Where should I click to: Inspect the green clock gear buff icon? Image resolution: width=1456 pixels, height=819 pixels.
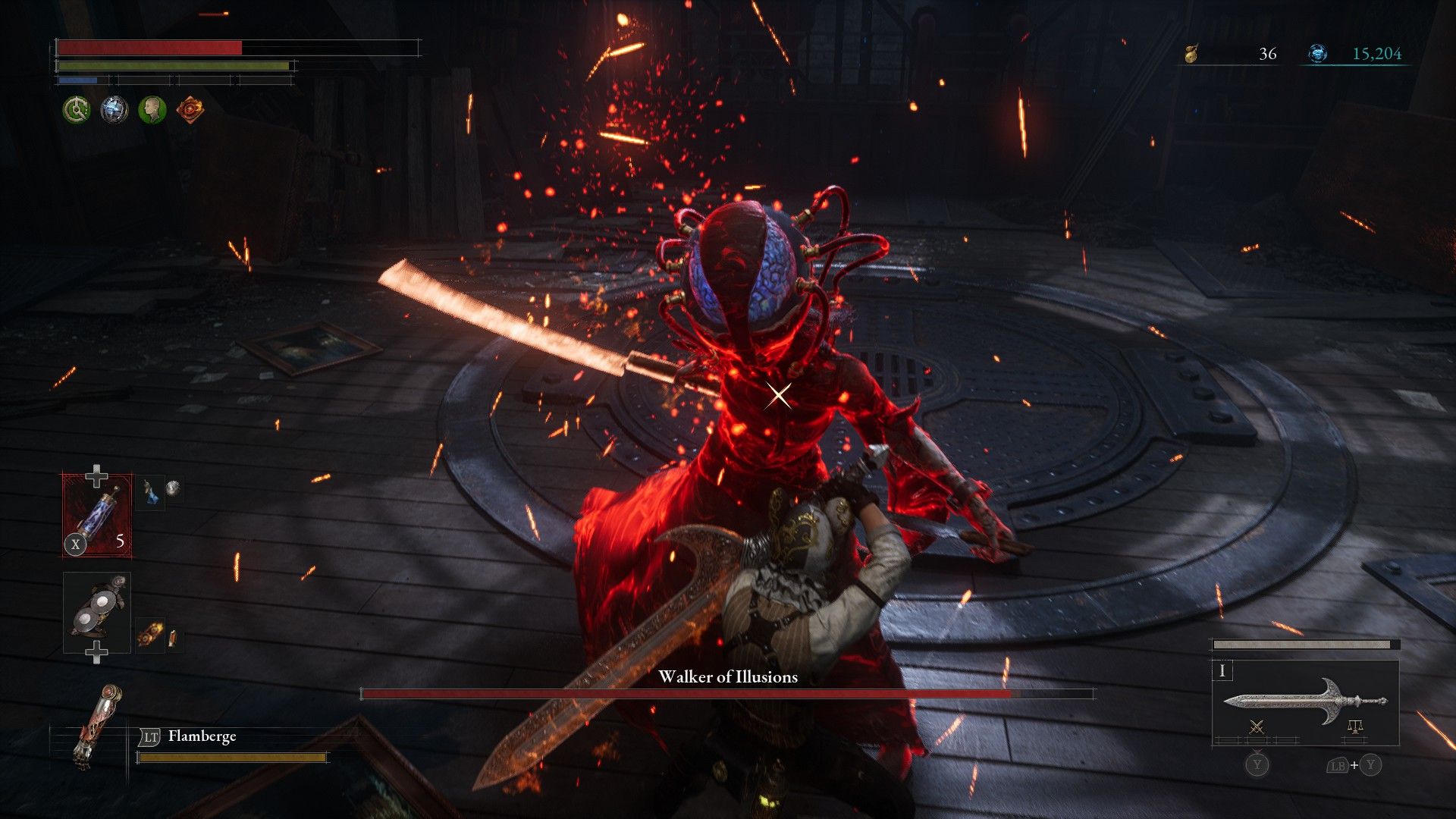[x=76, y=110]
